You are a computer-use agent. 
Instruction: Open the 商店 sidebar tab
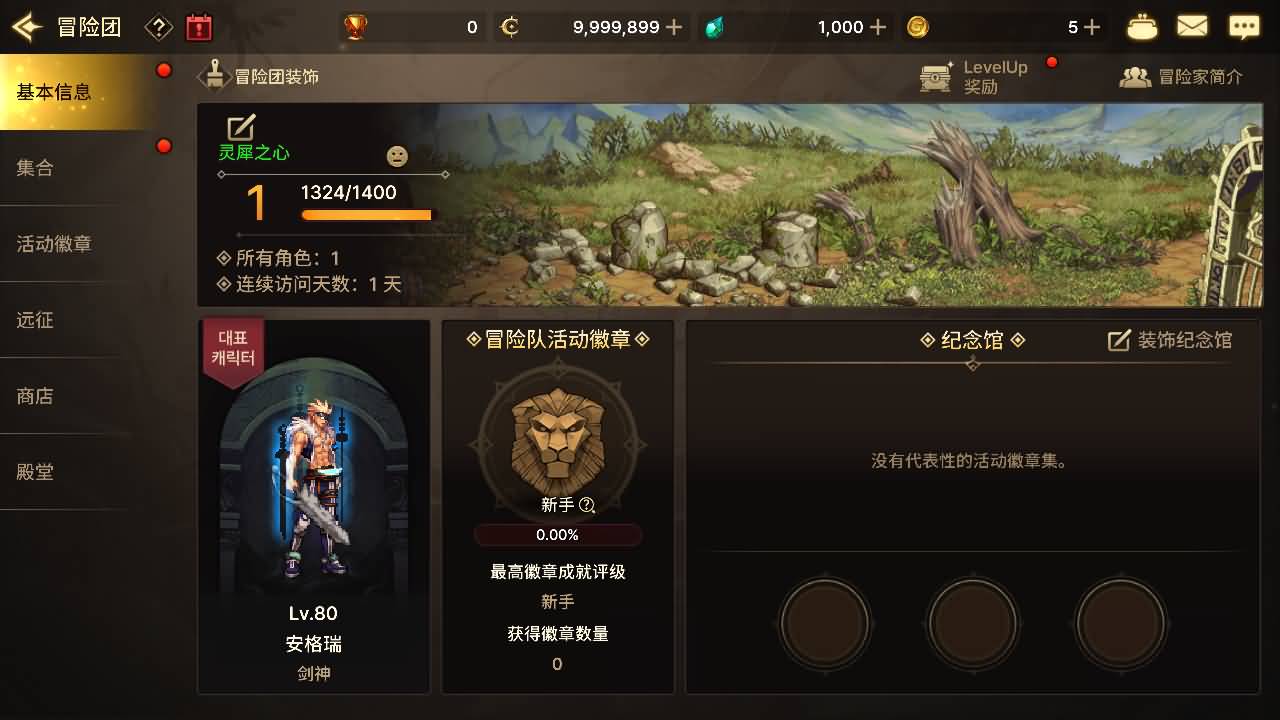pyautogui.click(x=35, y=397)
